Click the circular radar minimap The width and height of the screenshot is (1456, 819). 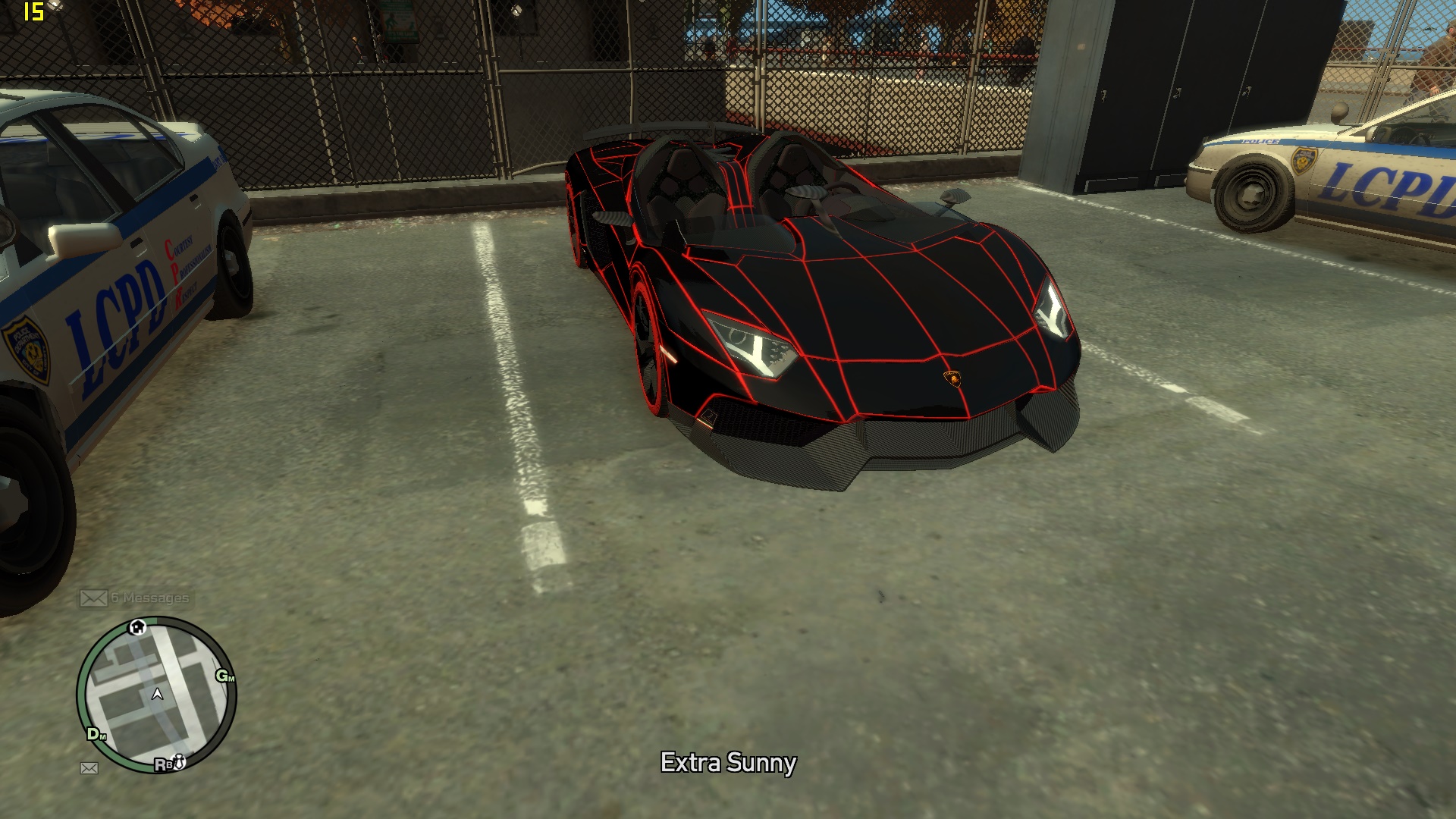click(x=157, y=695)
